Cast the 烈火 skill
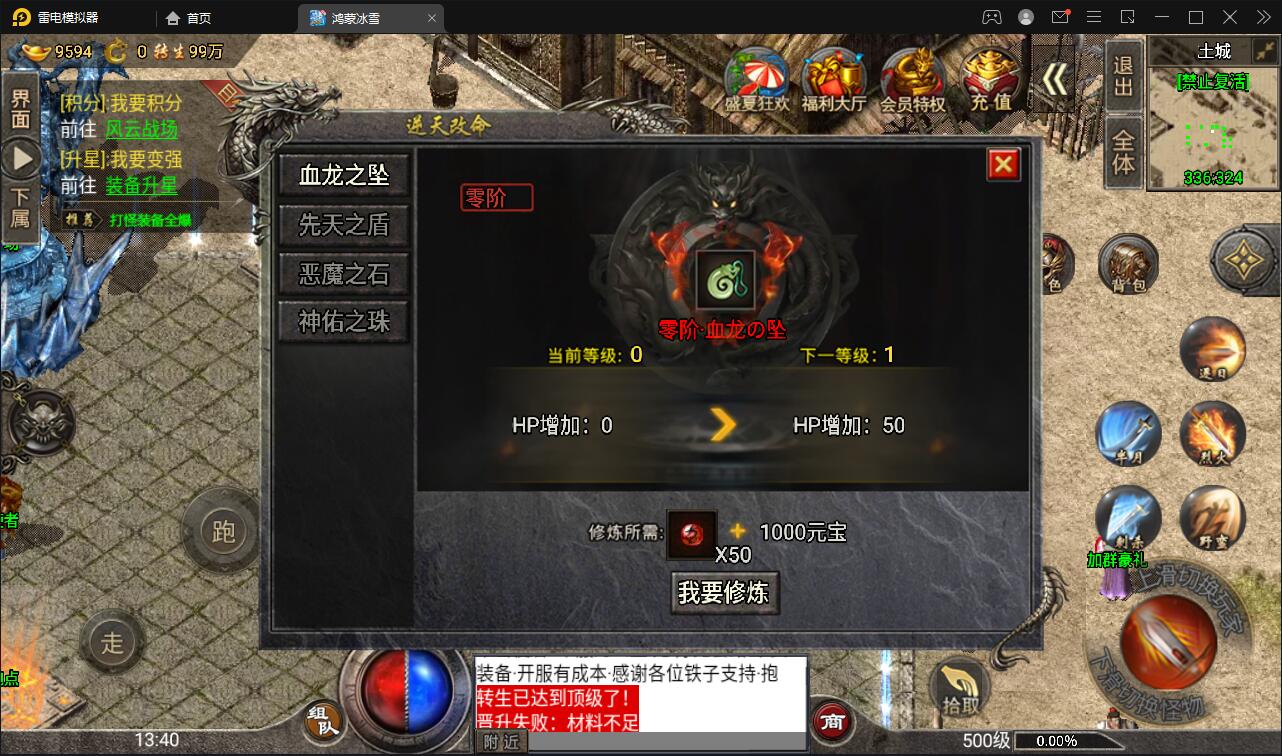This screenshot has height=756, width=1282. tap(1214, 435)
